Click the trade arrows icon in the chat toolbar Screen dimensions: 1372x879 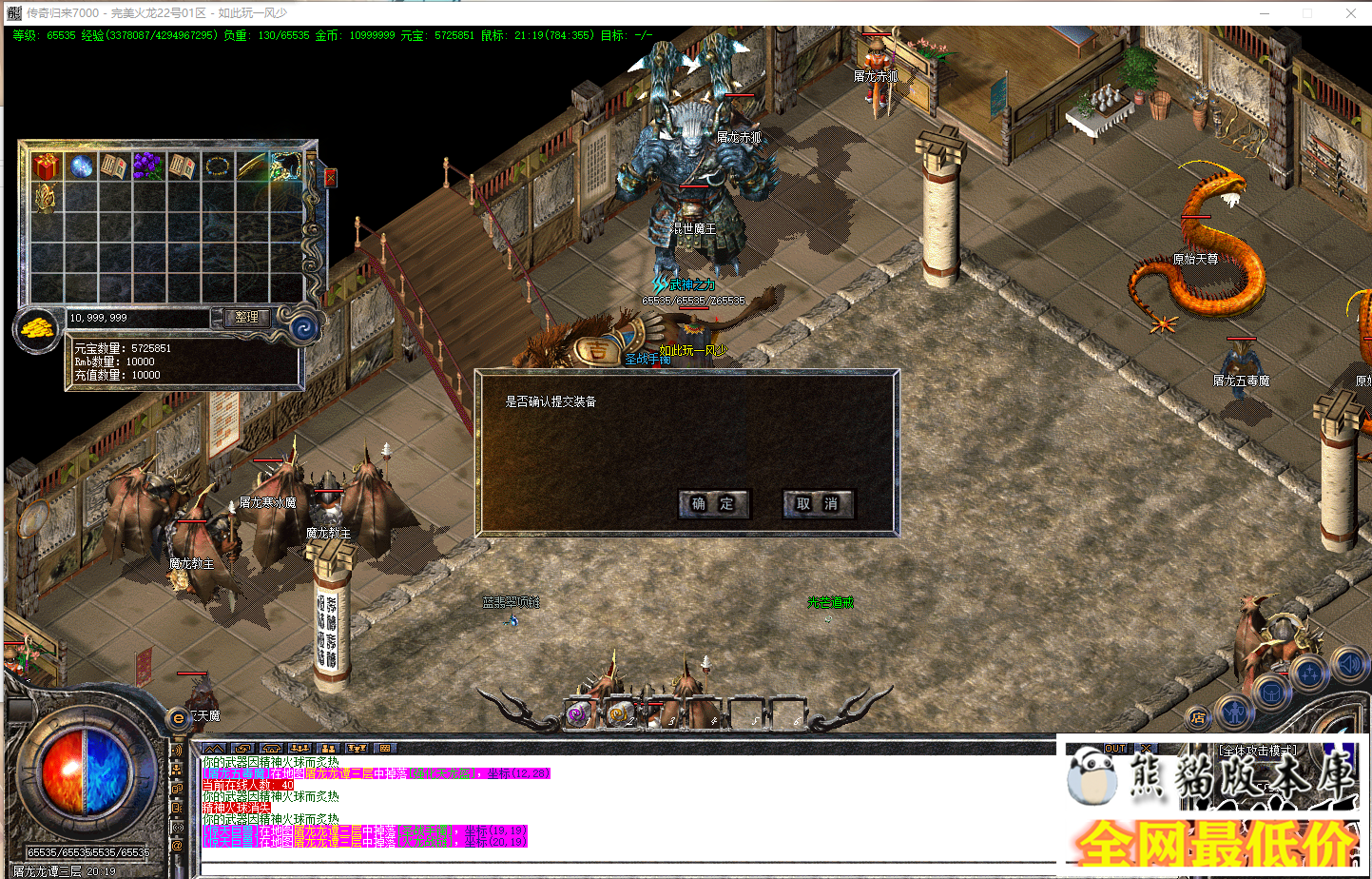[x=242, y=749]
